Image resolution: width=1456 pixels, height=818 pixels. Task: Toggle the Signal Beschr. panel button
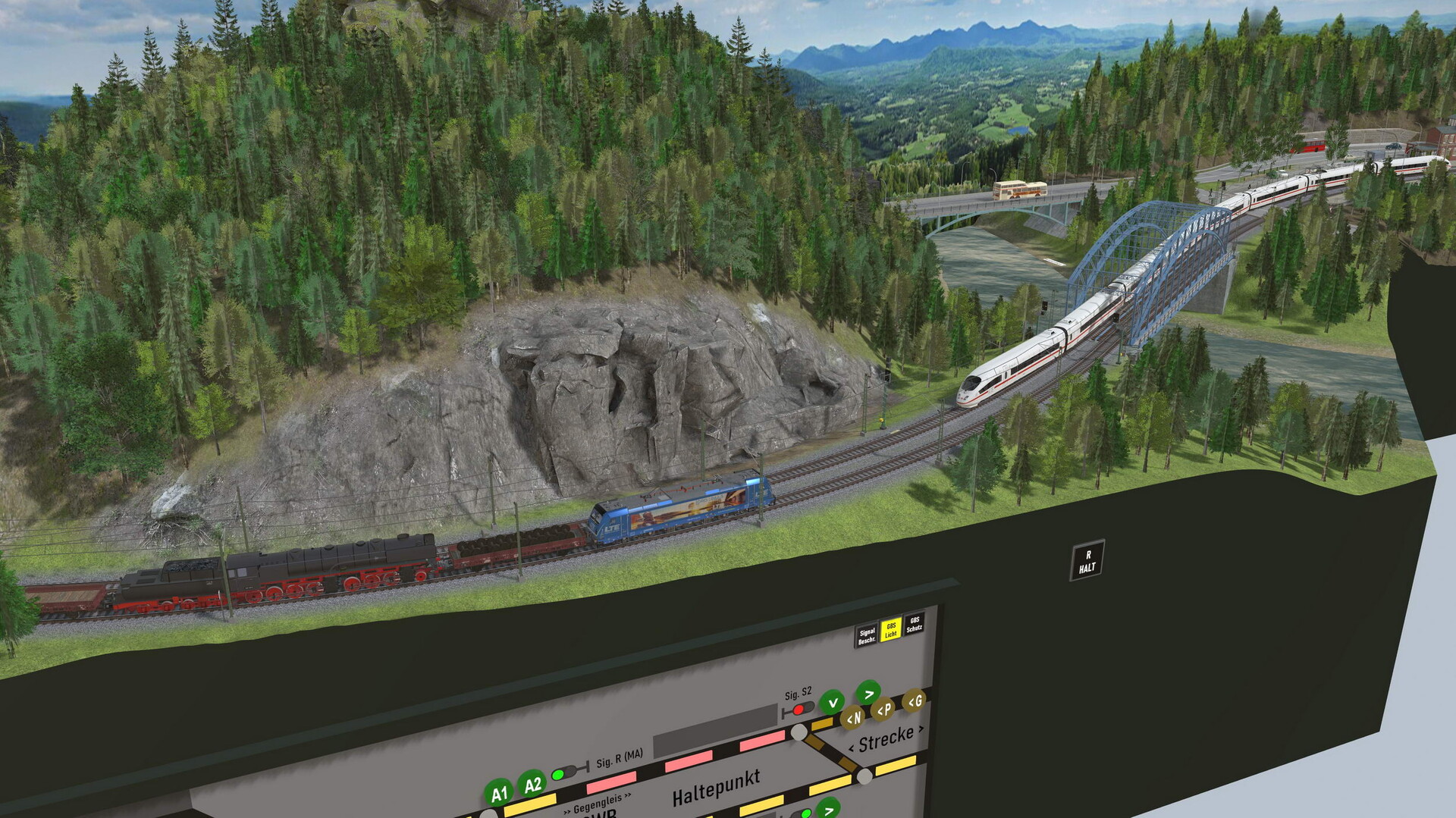pos(867,635)
